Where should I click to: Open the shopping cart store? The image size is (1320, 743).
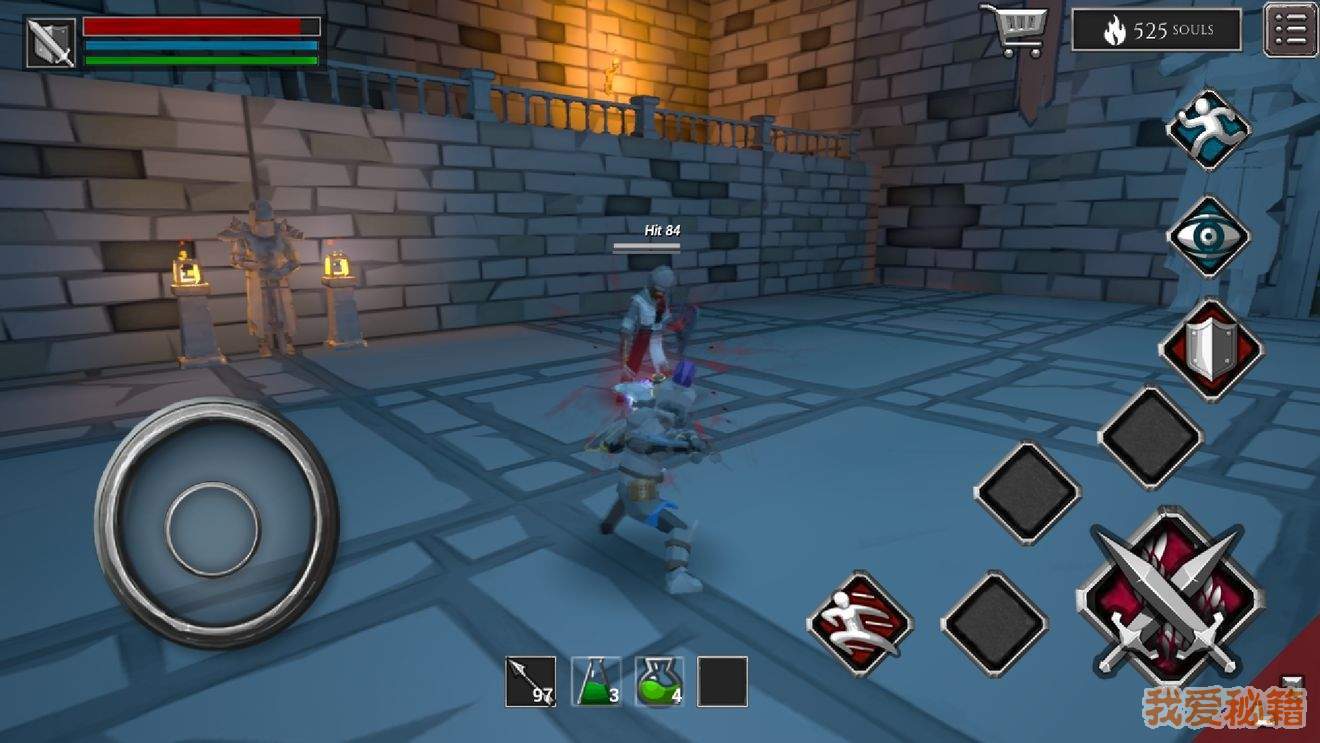pyautogui.click(x=1014, y=28)
